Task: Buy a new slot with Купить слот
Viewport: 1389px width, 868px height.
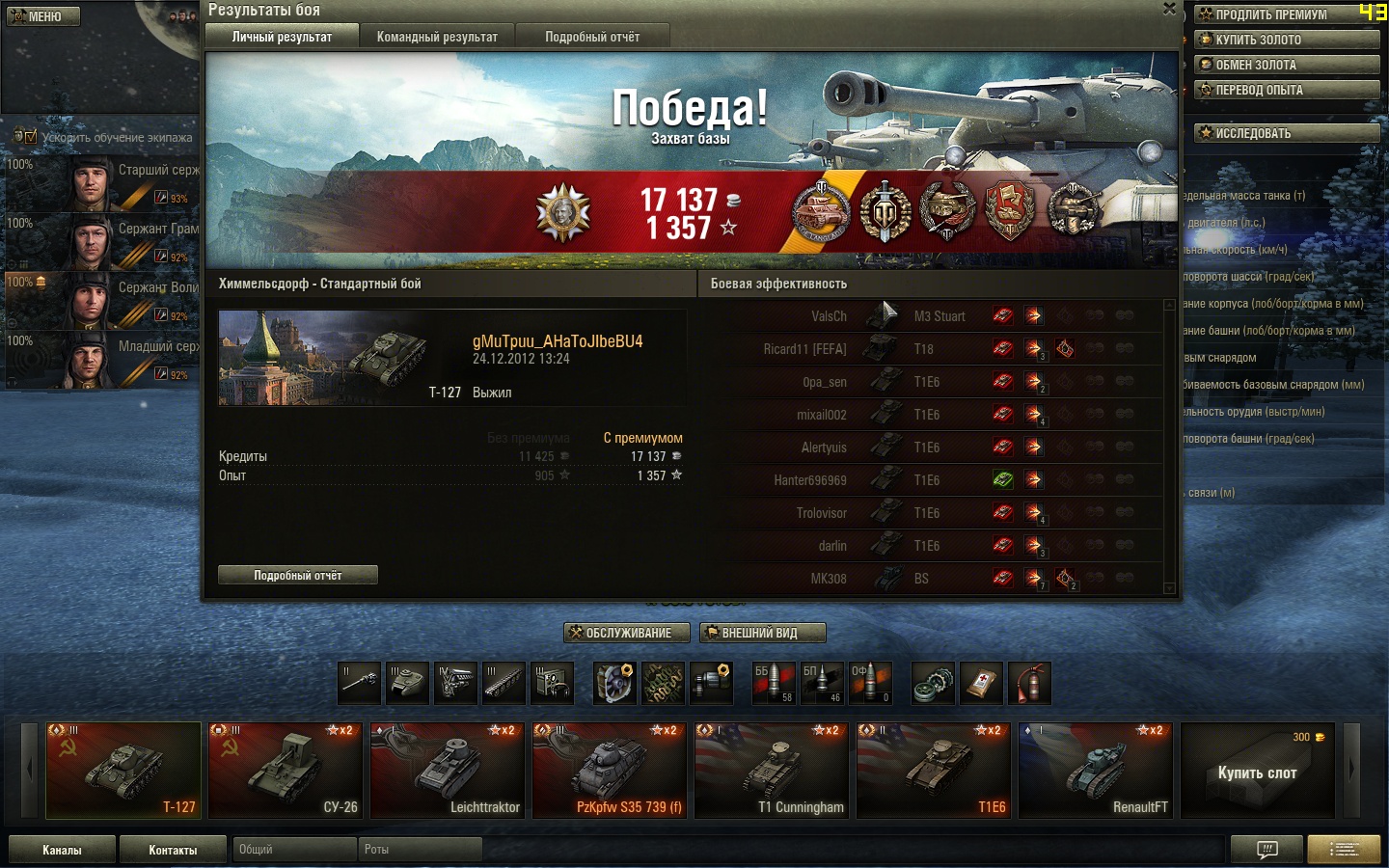Action: 1257,771
